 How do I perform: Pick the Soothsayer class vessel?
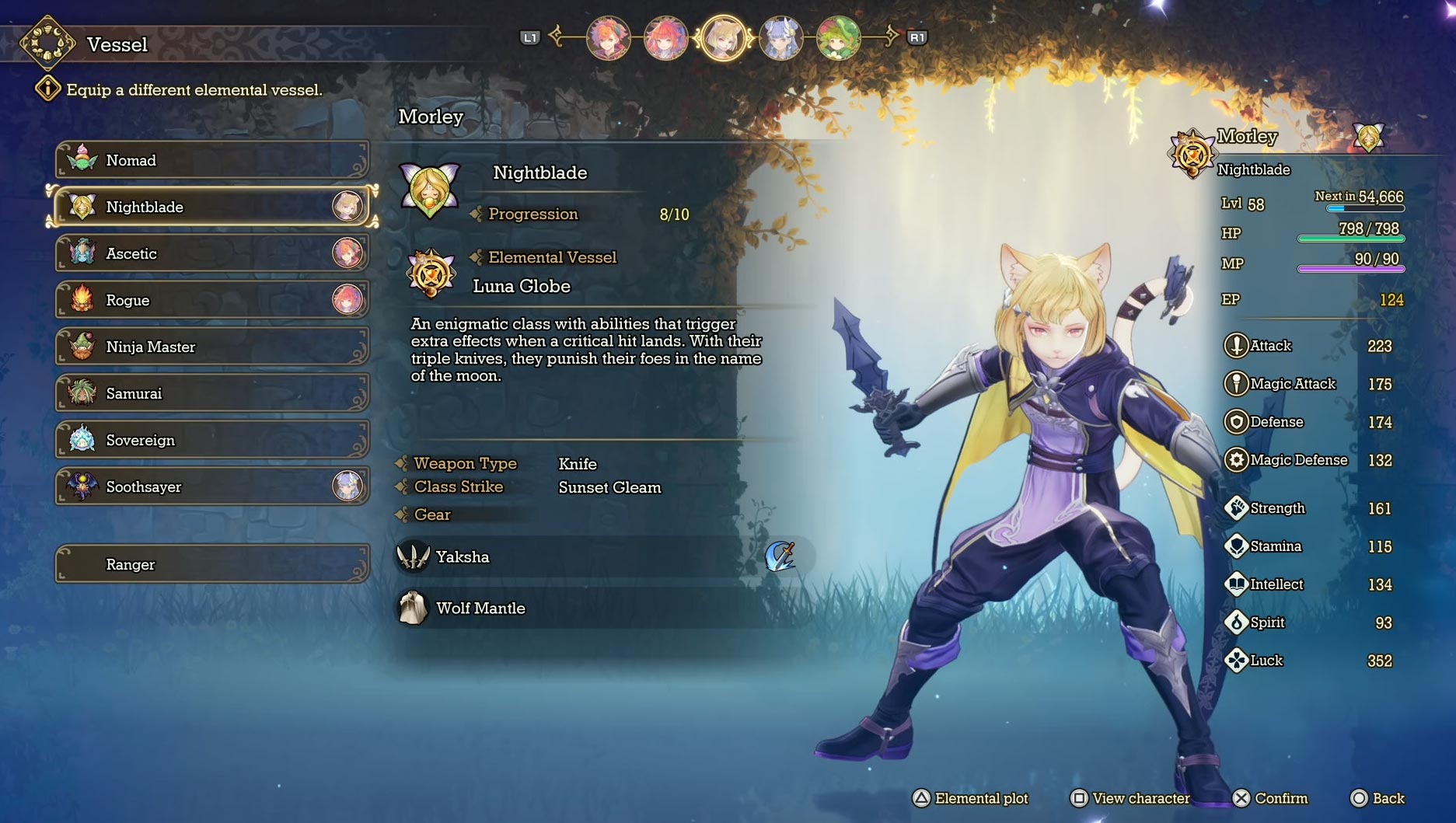point(211,486)
